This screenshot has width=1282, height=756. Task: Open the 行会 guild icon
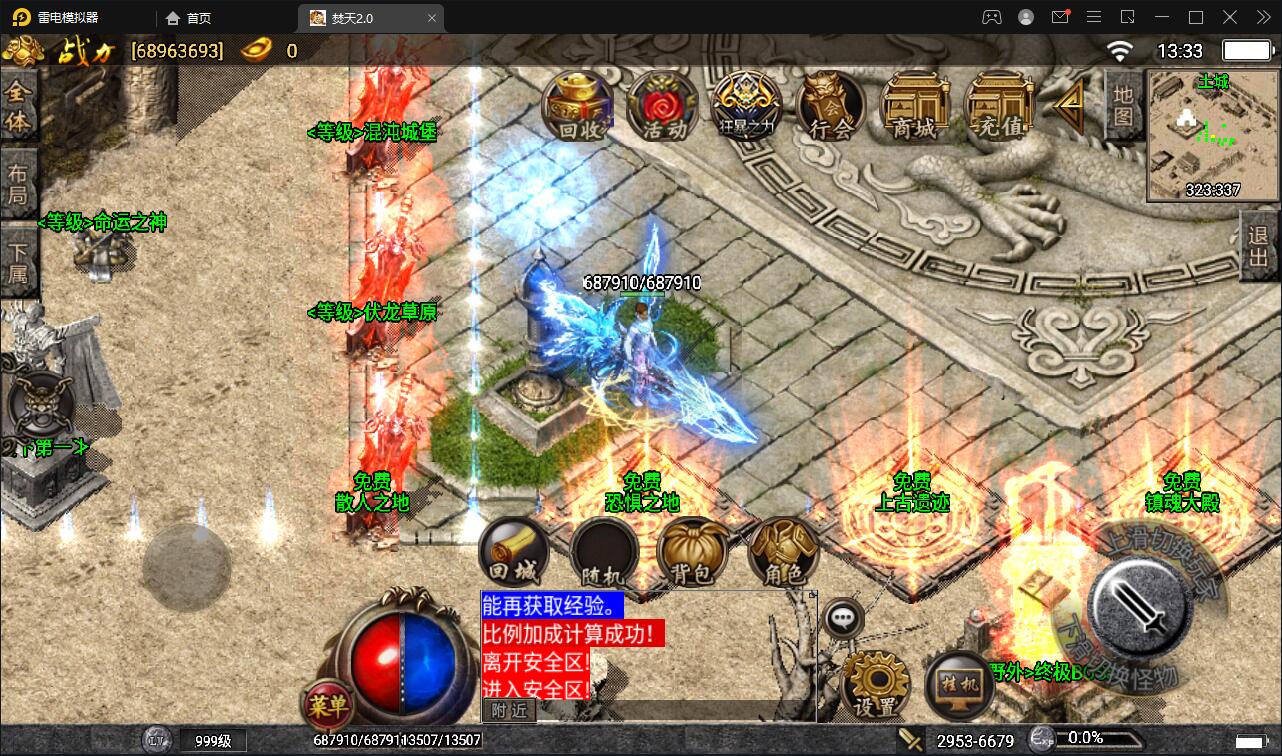click(831, 103)
